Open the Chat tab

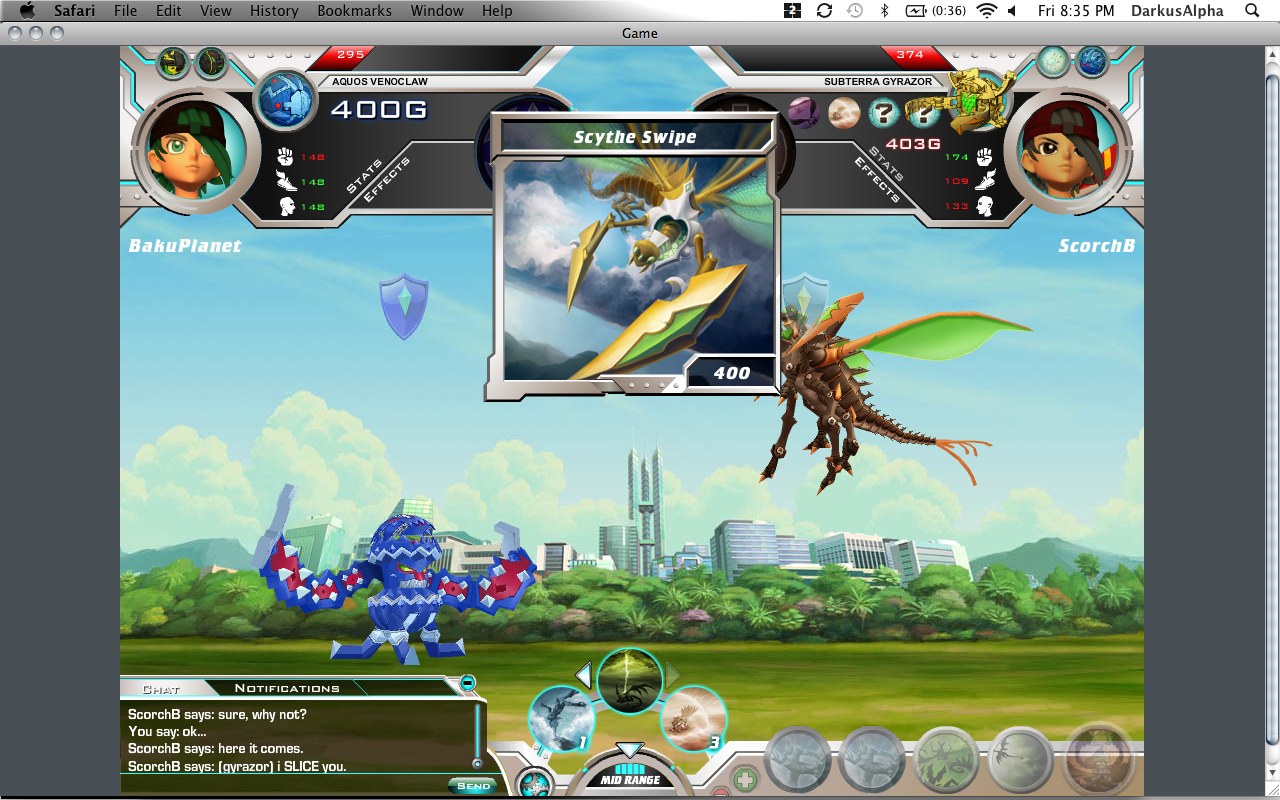(160, 689)
